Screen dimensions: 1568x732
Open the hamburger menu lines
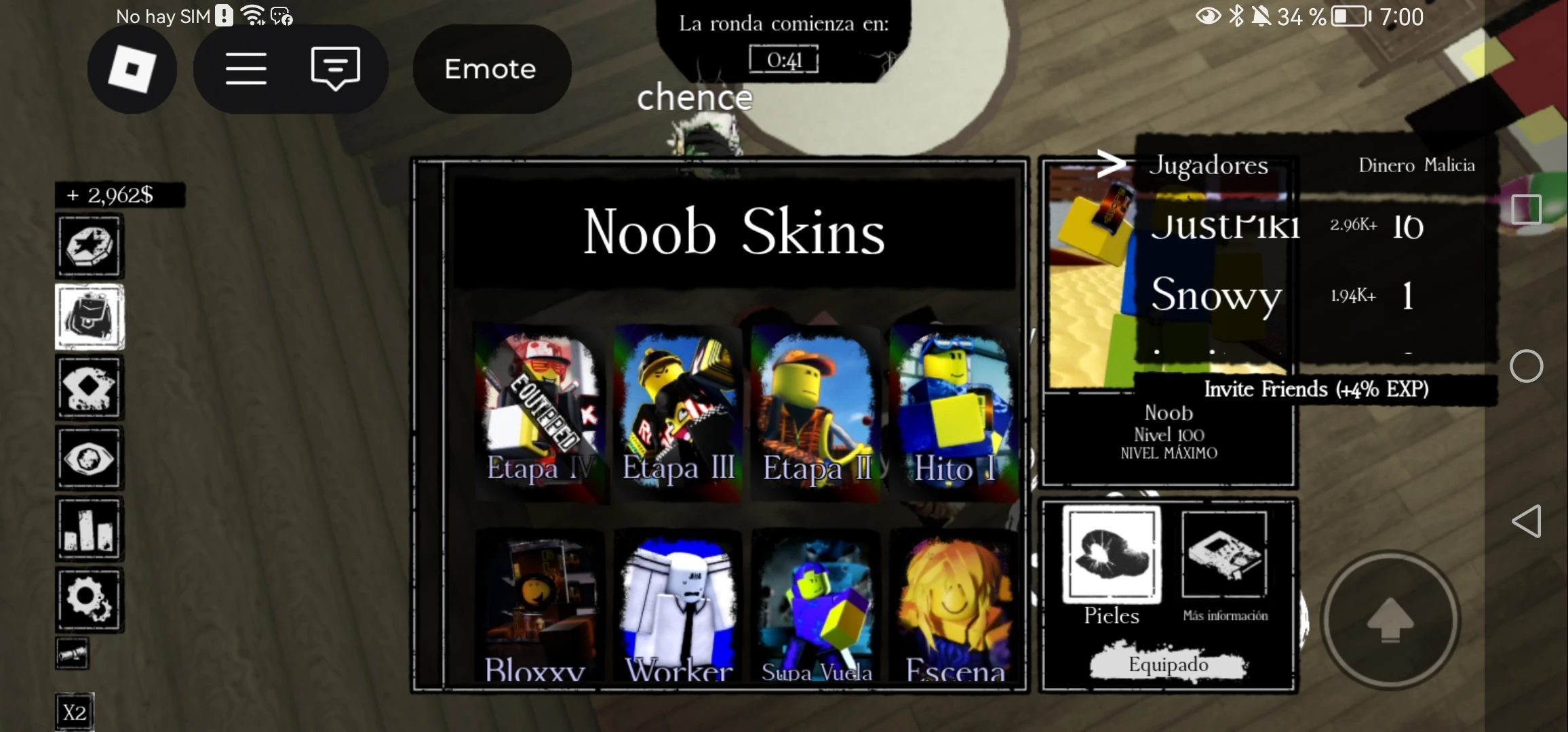point(246,68)
